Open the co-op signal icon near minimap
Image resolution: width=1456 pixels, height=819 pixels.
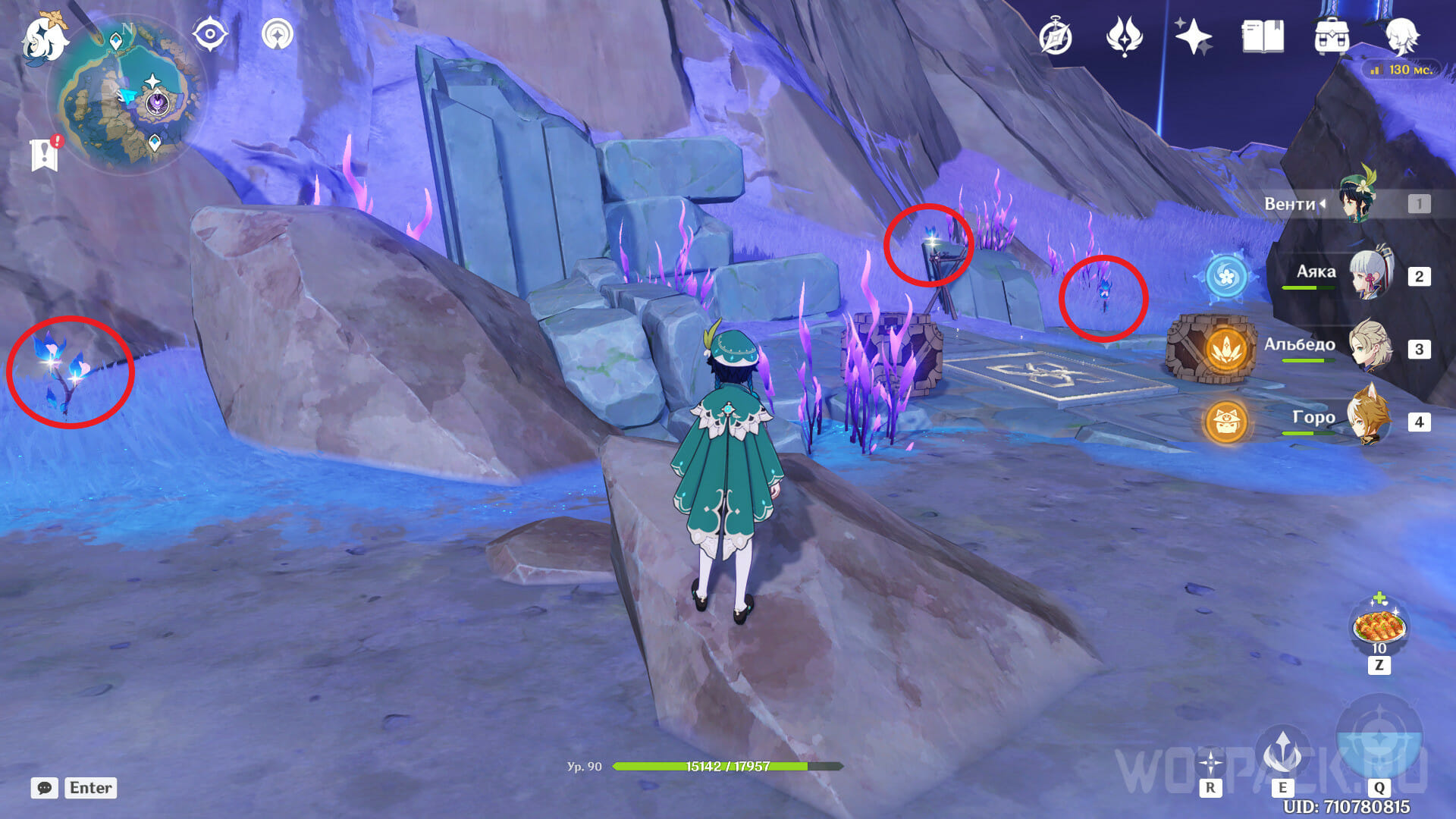click(x=278, y=34)
